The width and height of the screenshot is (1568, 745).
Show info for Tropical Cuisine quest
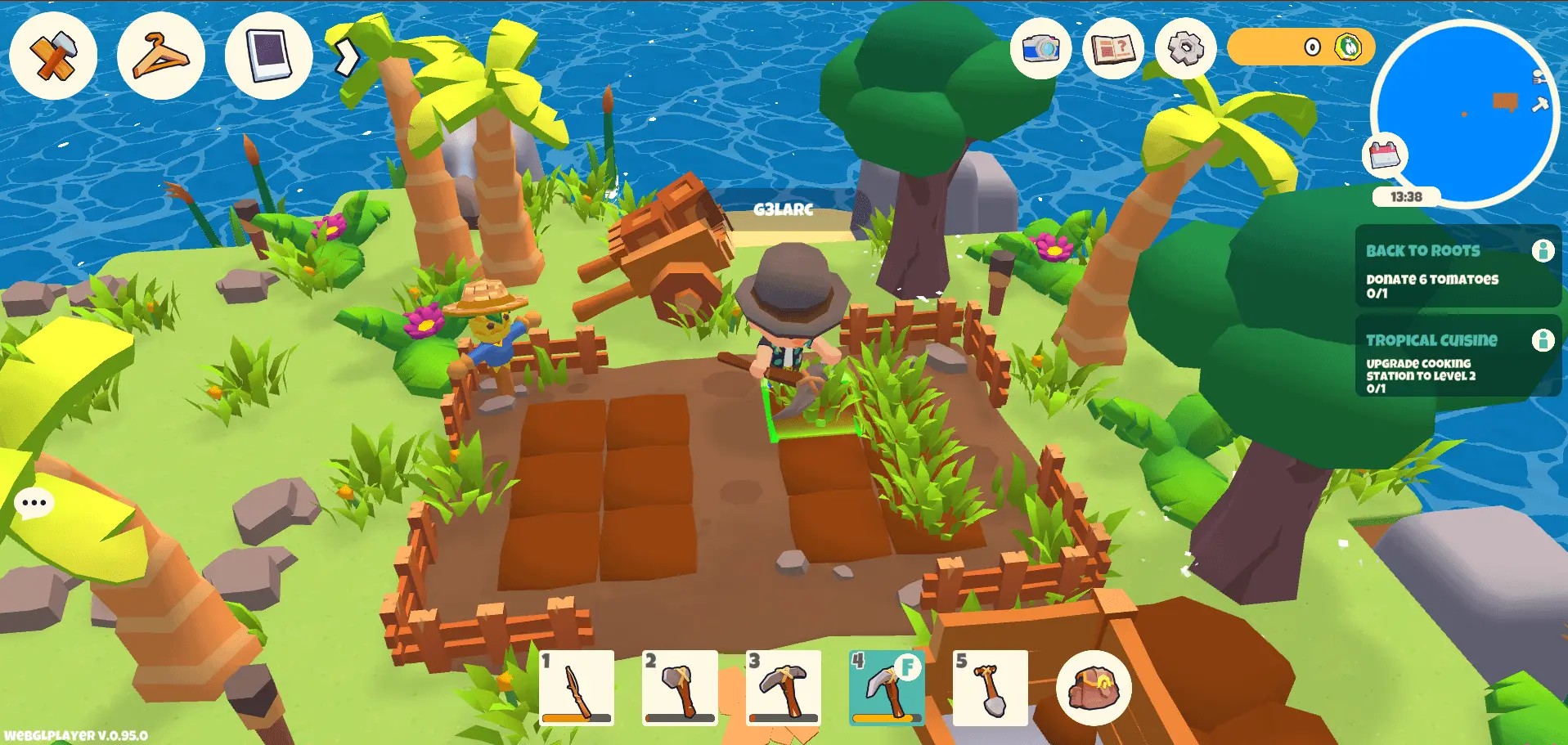coord(1543,339)
